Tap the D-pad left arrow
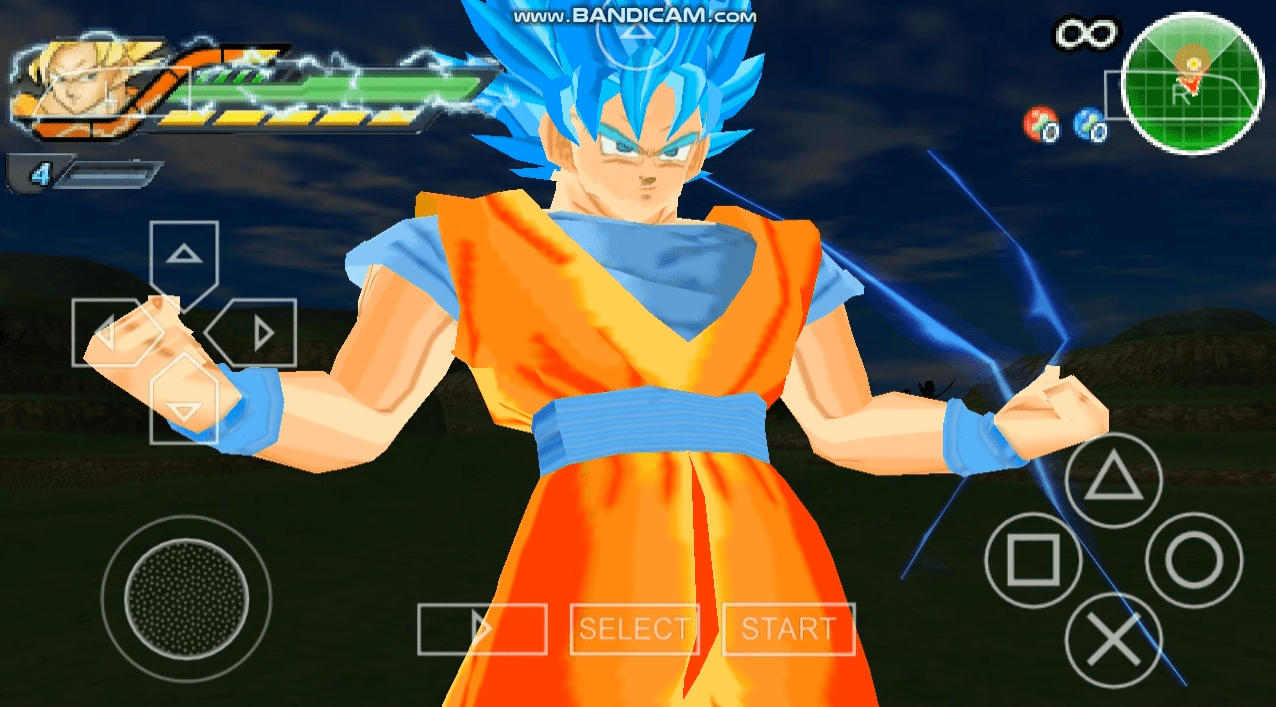This screenshot has height=707, width=1276. tap(105, 332)
